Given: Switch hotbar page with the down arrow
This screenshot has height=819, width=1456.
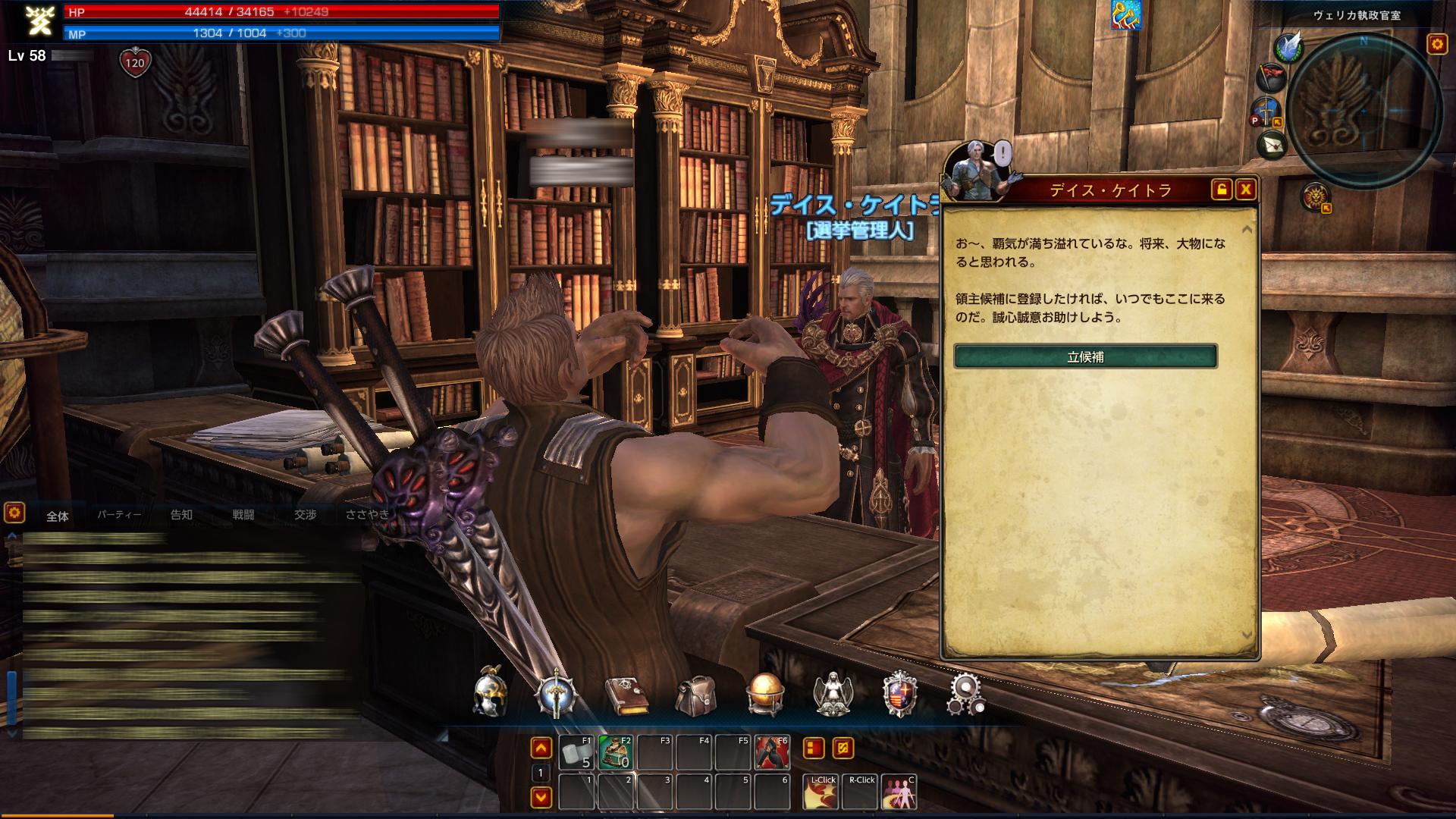Looking at the screenshot, I should tap(541, 797).
